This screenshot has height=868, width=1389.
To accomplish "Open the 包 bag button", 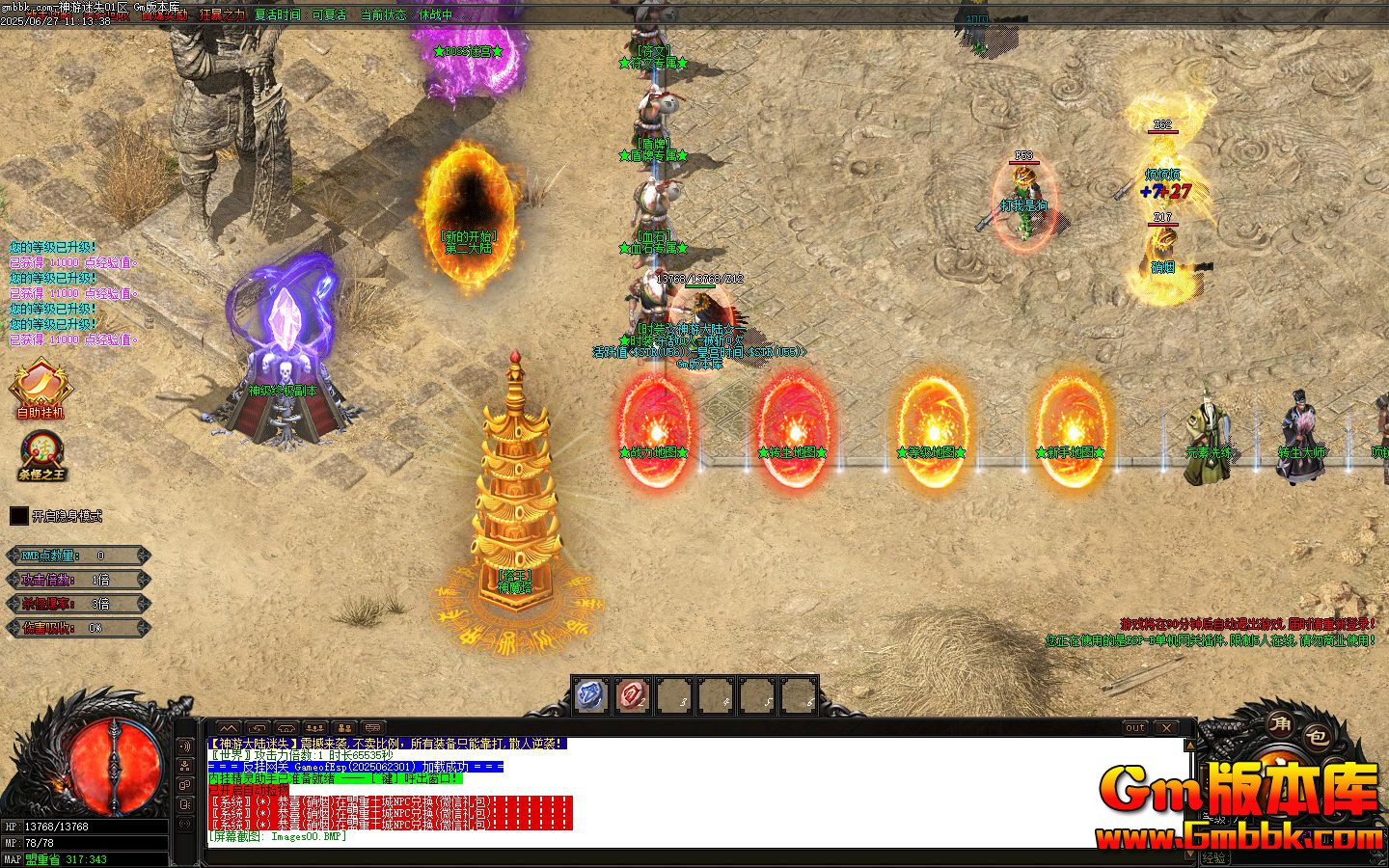I will coord(1316,738).
